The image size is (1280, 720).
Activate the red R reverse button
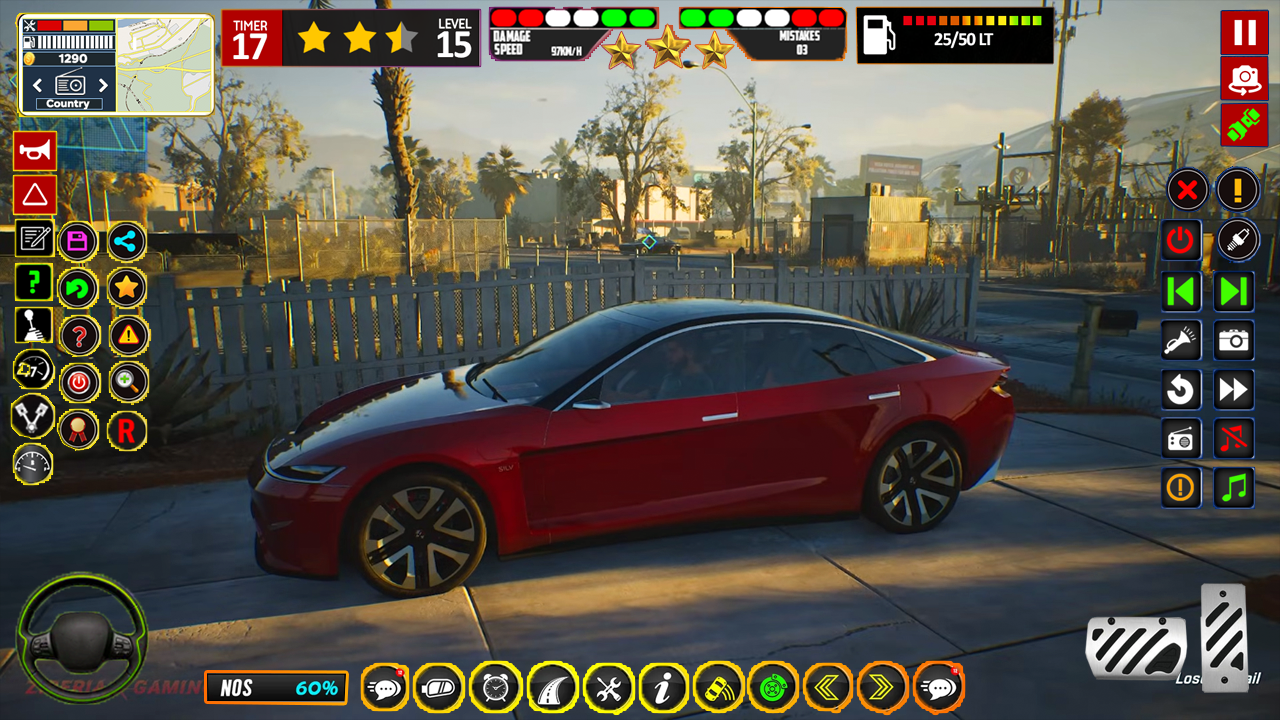click(127, 430)
